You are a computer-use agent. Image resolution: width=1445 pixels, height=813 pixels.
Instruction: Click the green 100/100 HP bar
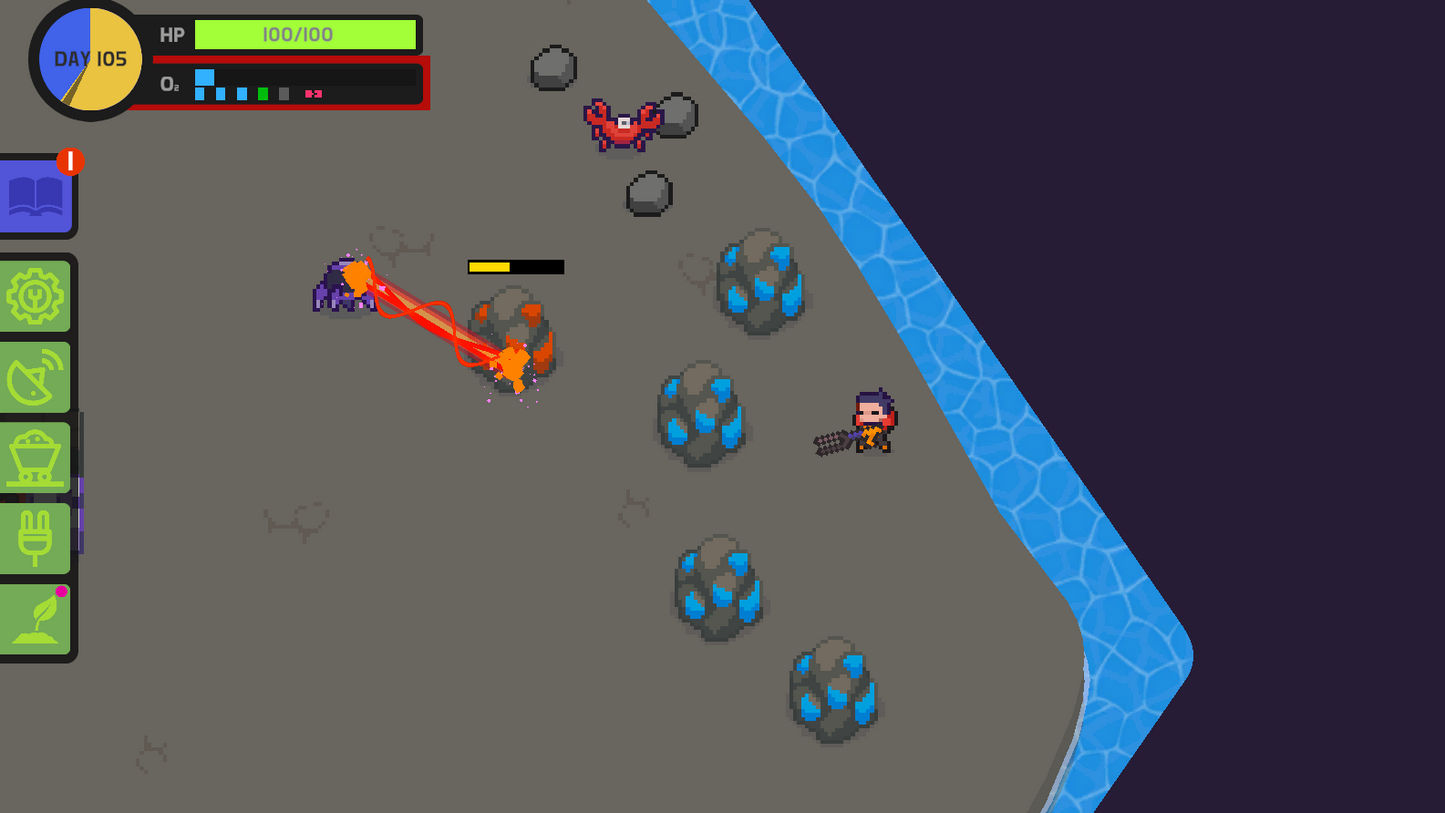pyautogui.click(x=305, y=34)
